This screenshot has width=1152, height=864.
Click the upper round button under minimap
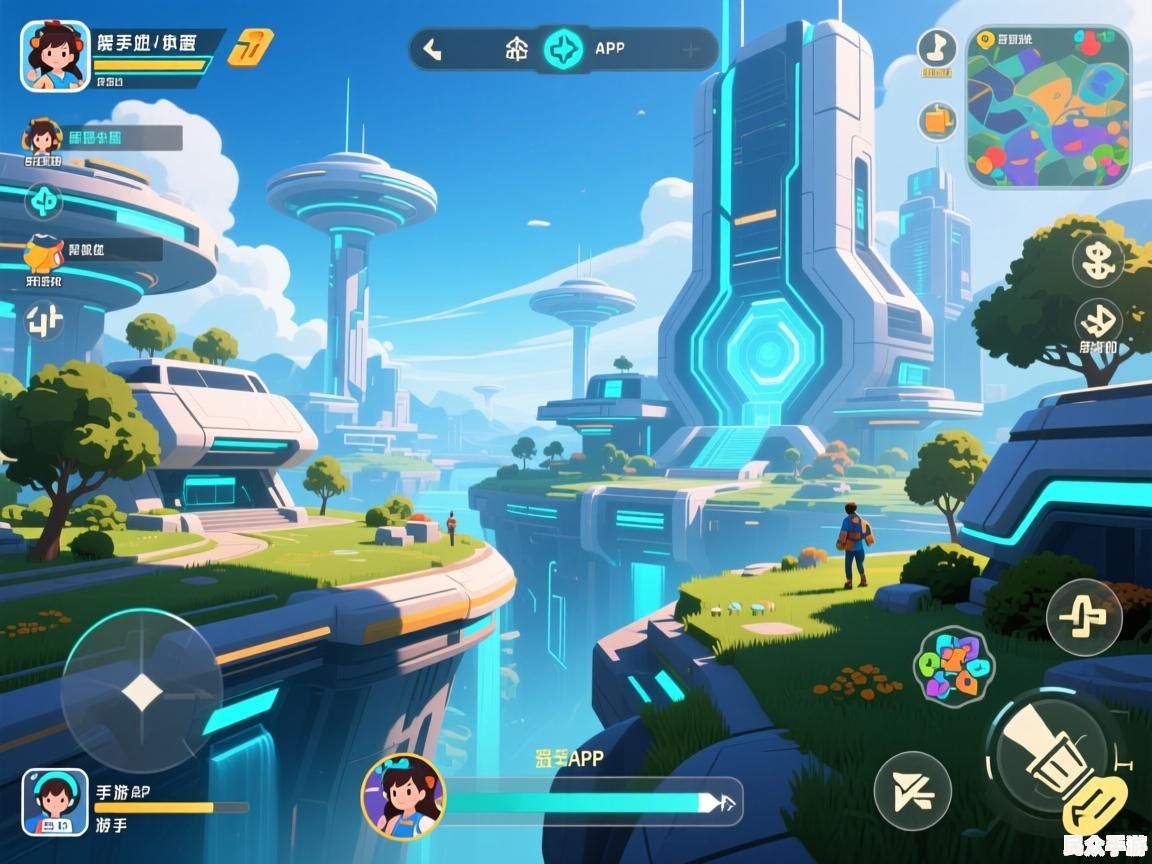(x=1098, y=260)
